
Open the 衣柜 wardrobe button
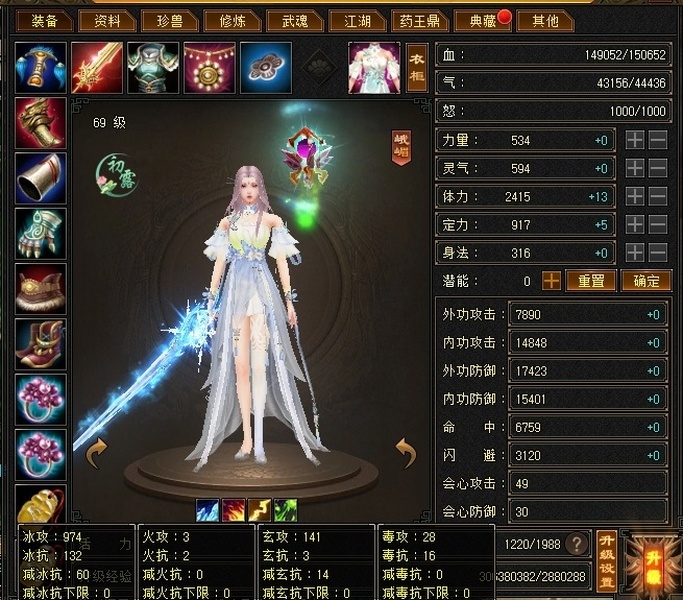[417, 67]
